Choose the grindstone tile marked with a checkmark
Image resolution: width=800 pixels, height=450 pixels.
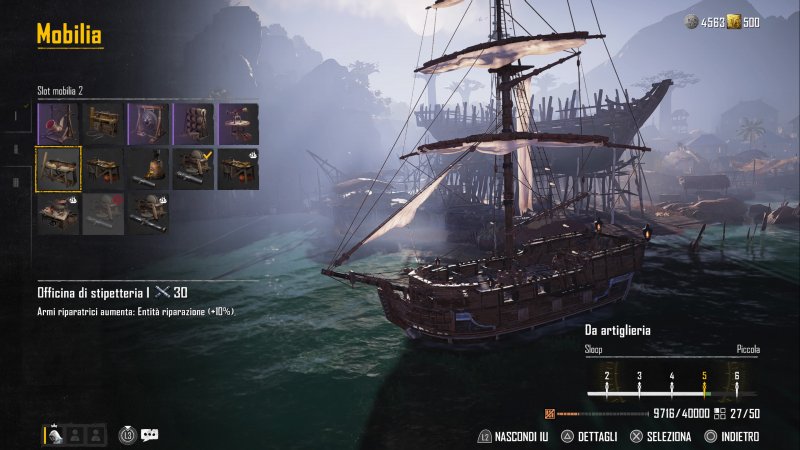(x=193, y=168)
